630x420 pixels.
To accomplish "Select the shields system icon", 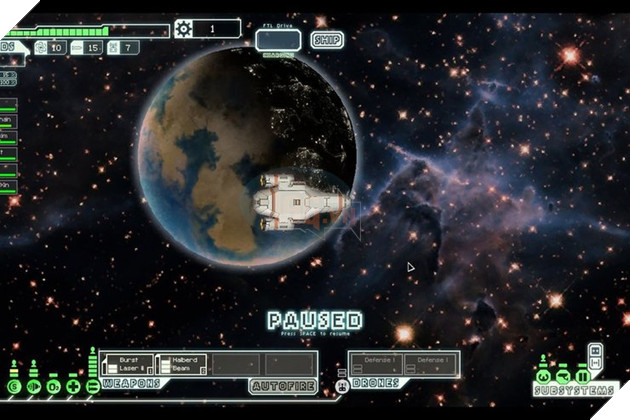I will click(14, 386).
